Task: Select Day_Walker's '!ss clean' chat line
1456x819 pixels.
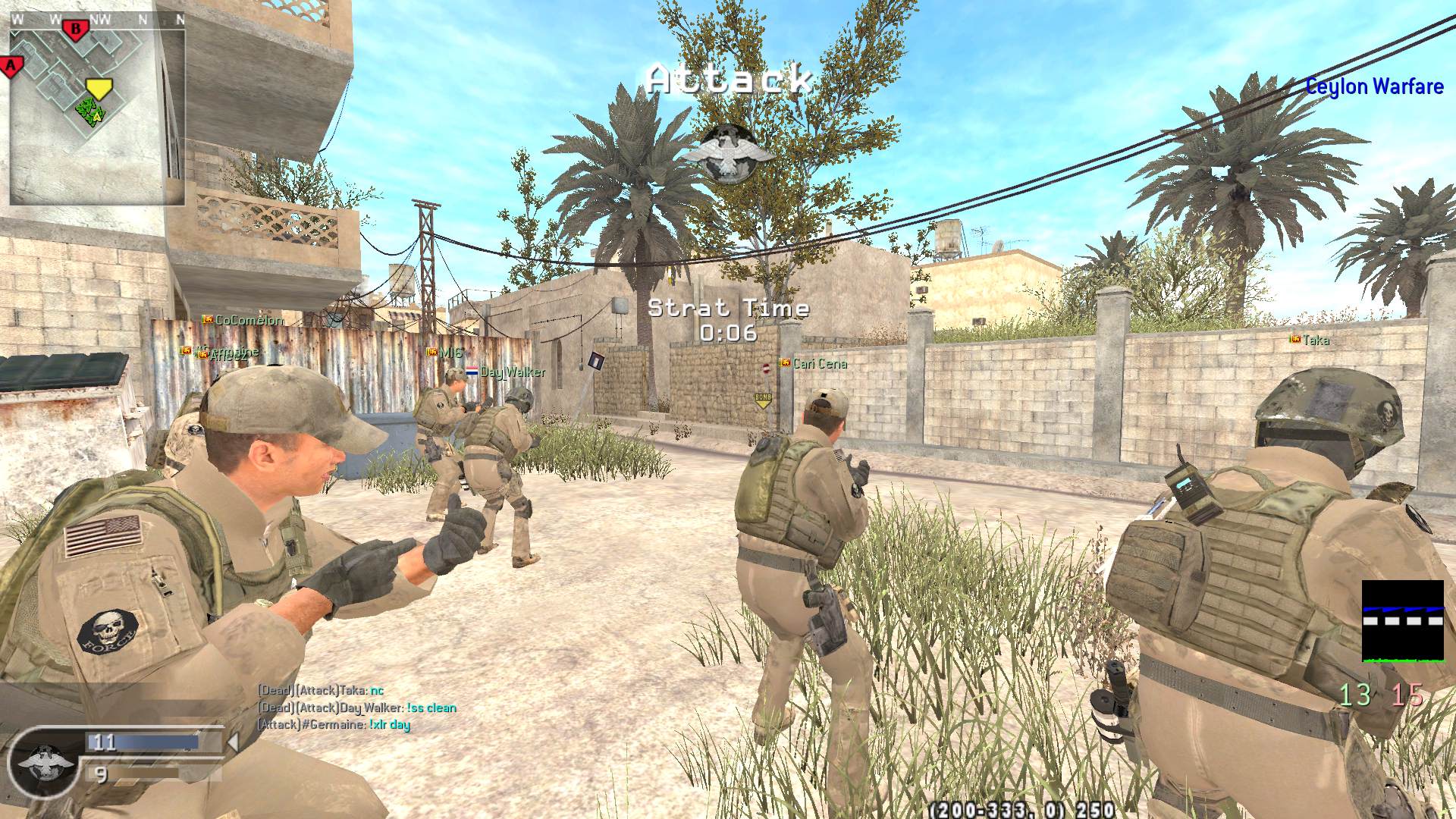Action: (357, 708)
